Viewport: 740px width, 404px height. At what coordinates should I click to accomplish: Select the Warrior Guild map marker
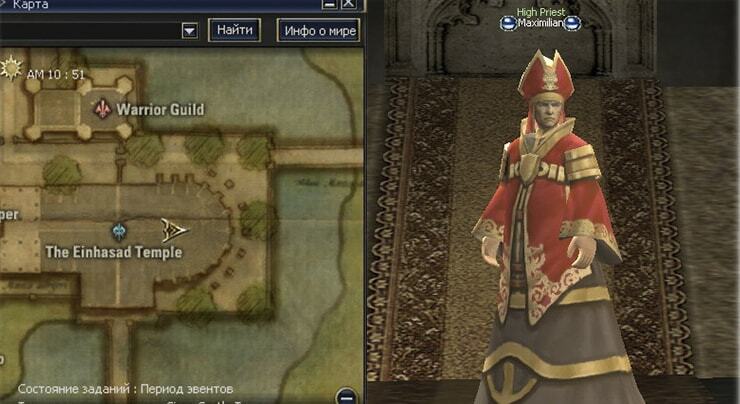coord(101,108)
